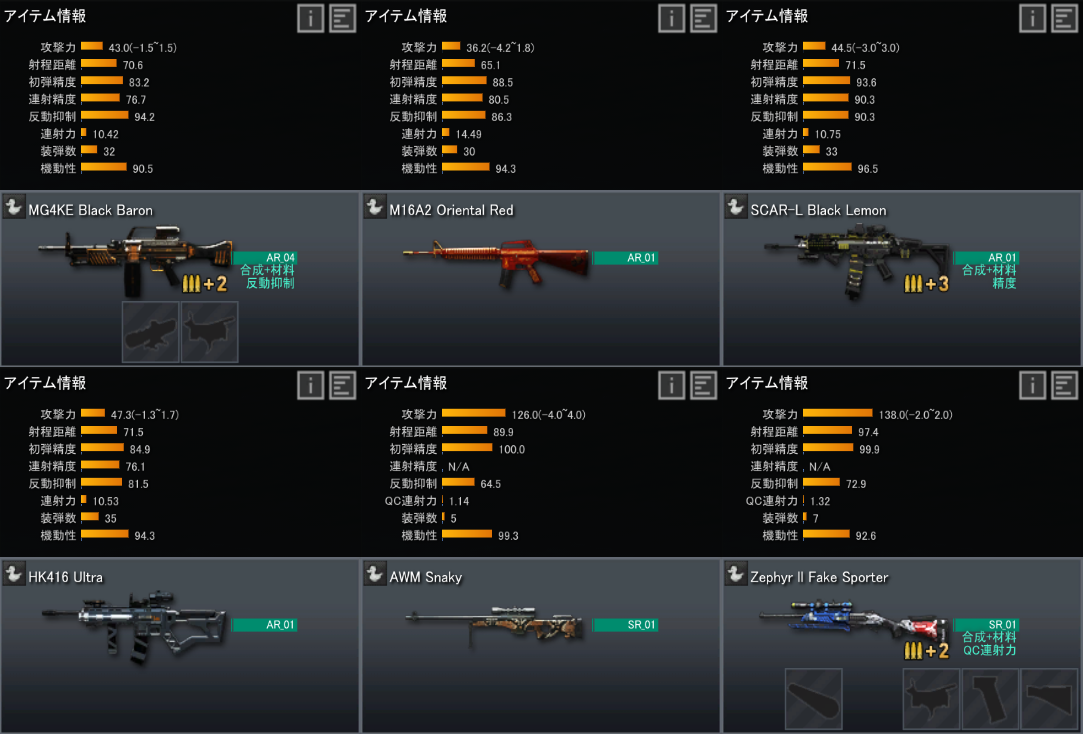Click the duck icon beside MG4KE Black Baron
1083x734 pixels.
pyautogui.click(x=14, y=208)
